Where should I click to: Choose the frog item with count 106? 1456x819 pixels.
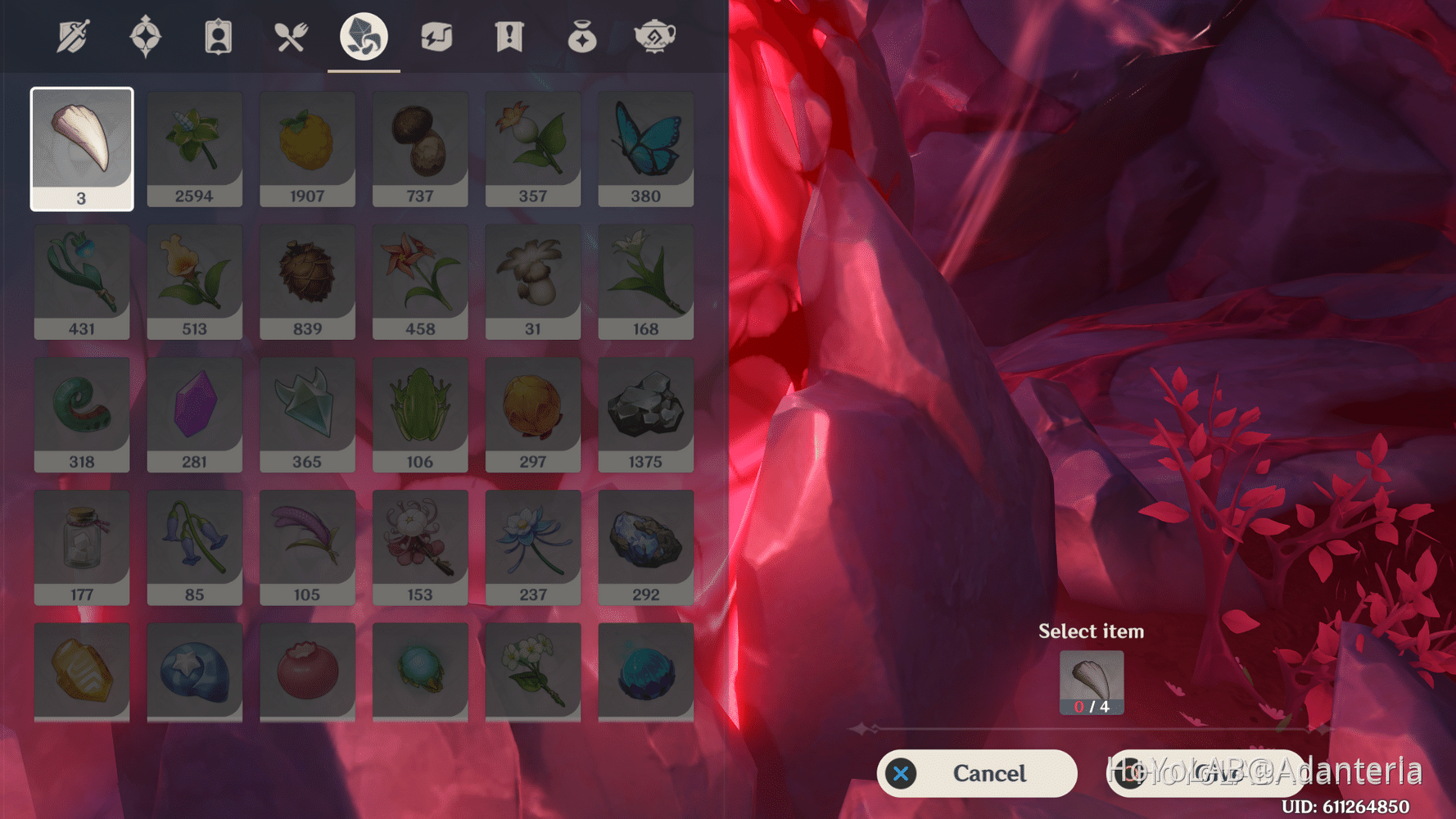[420, 414]
